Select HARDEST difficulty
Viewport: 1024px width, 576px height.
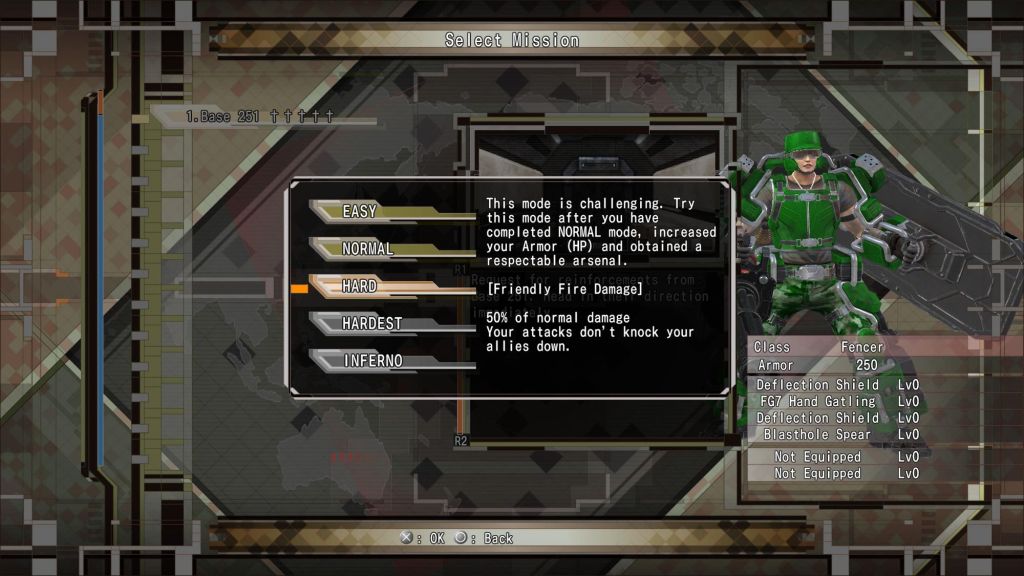(x=371, y=323)
